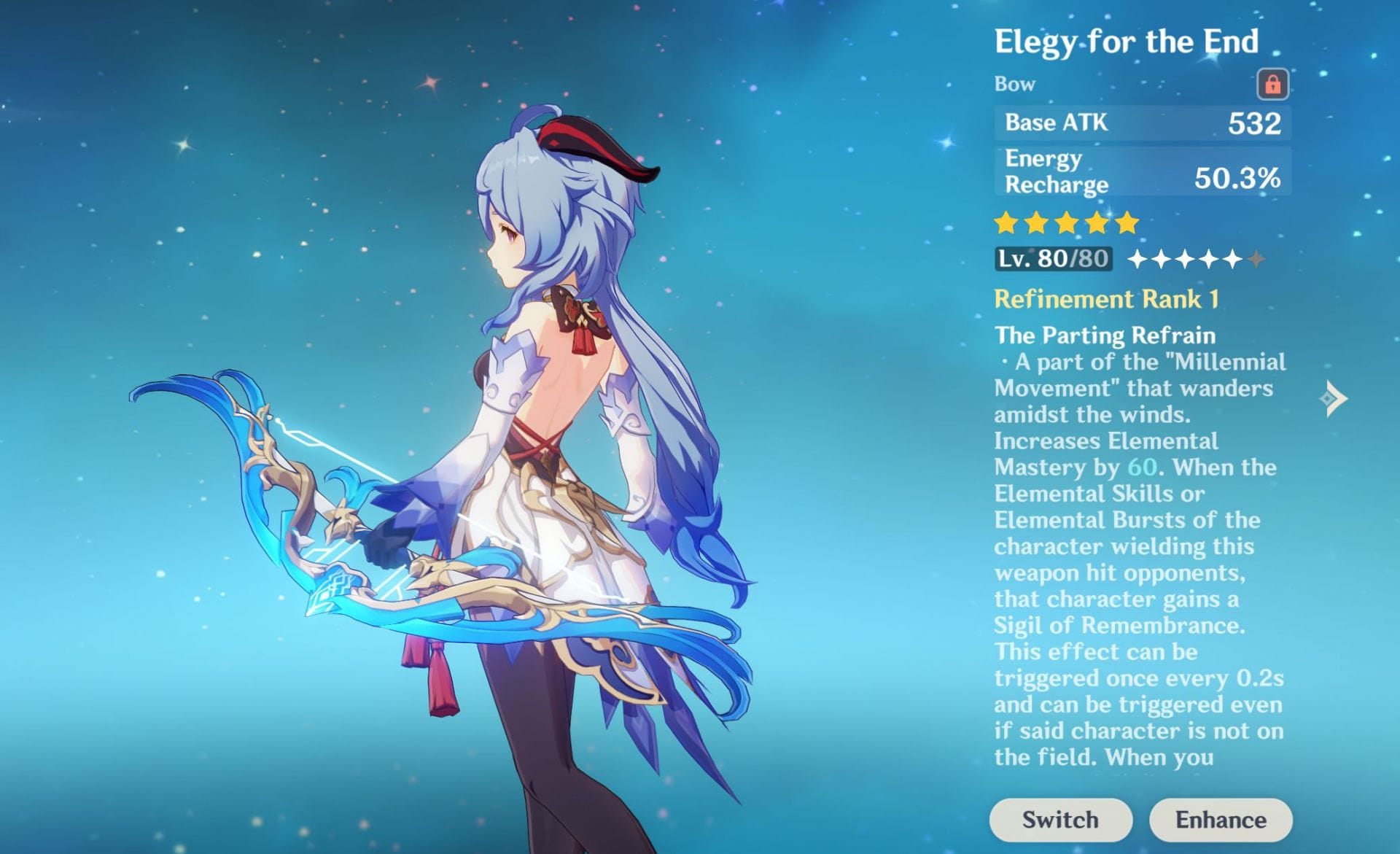Image resolution: width=1400 pixels, height=854 pixels.
Task: Click the Energy Recharge 50.3% stat row
Action: click(x=1142, y=171)
